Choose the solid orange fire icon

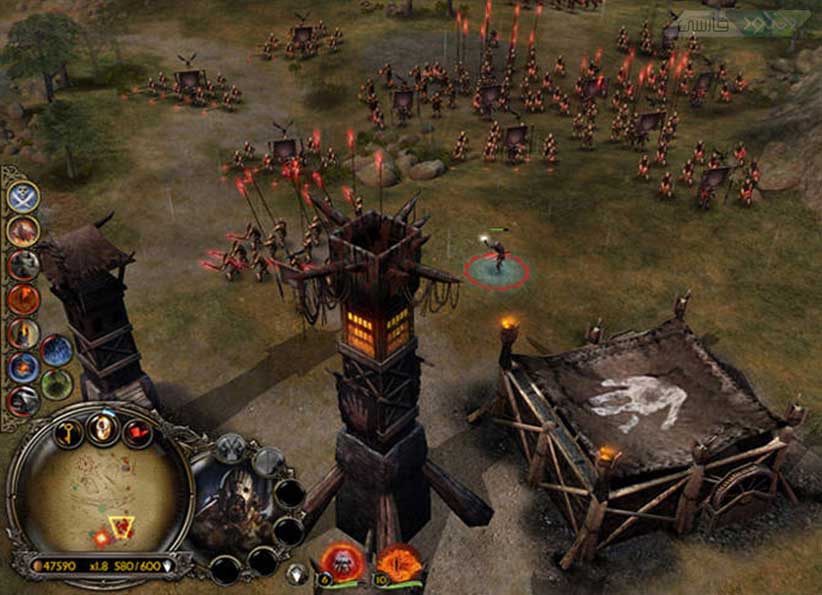coord(24,299)
